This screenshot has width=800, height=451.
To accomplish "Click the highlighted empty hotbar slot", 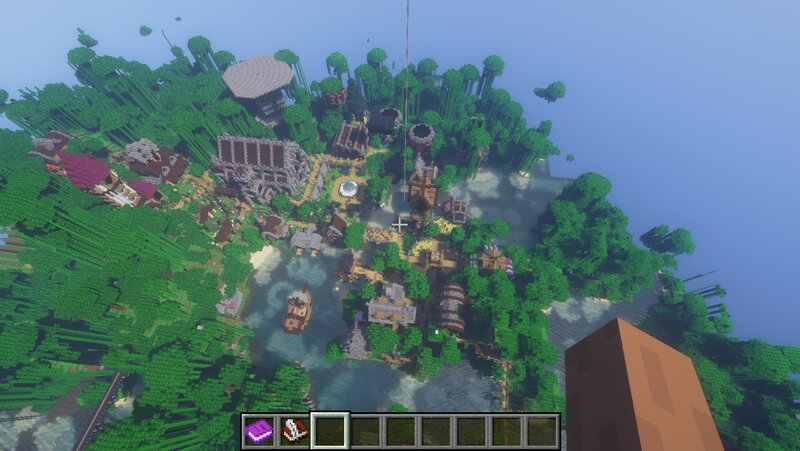I will pos(330,431).
